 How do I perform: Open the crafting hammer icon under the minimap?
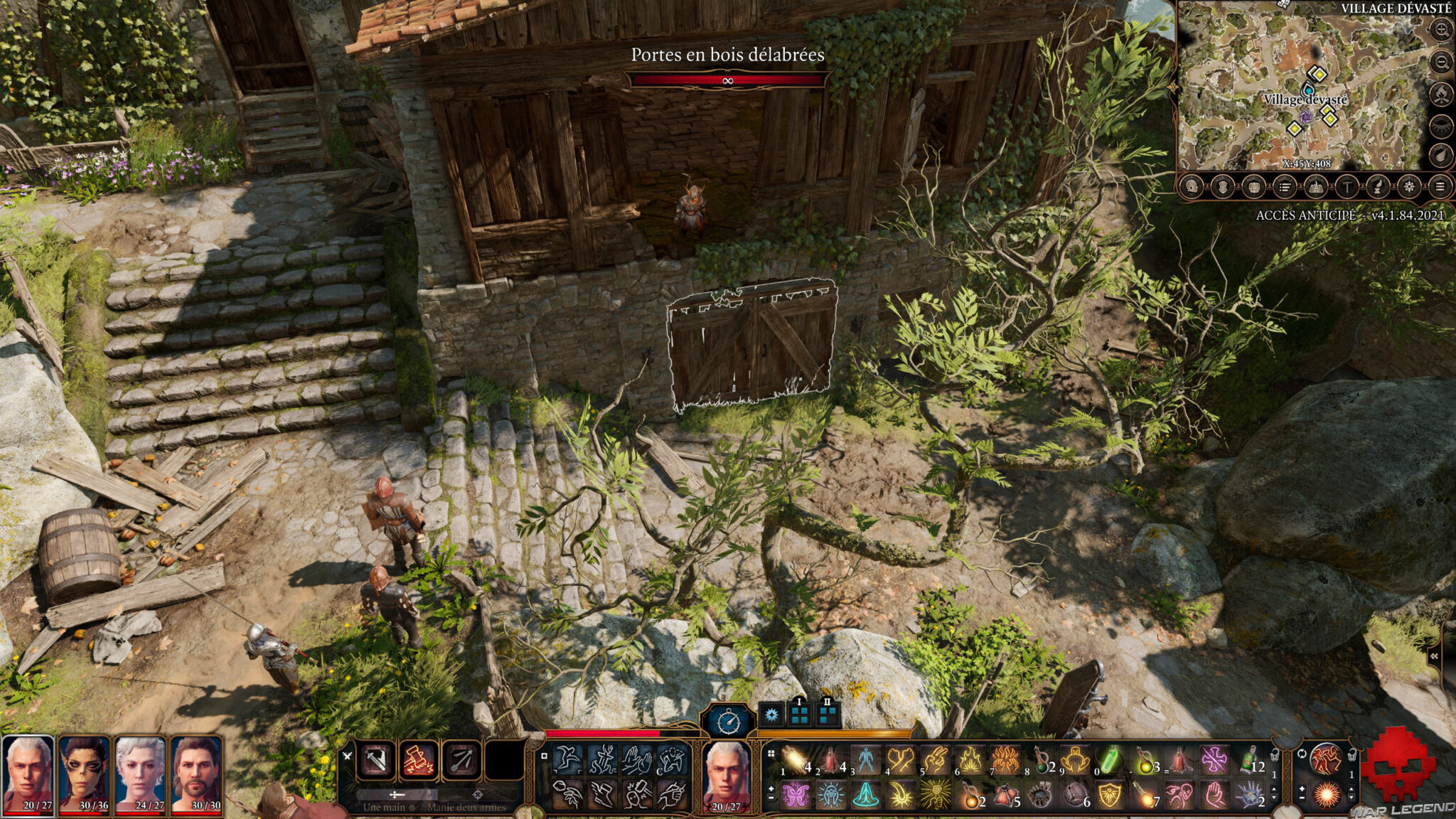coord(1347,188)
